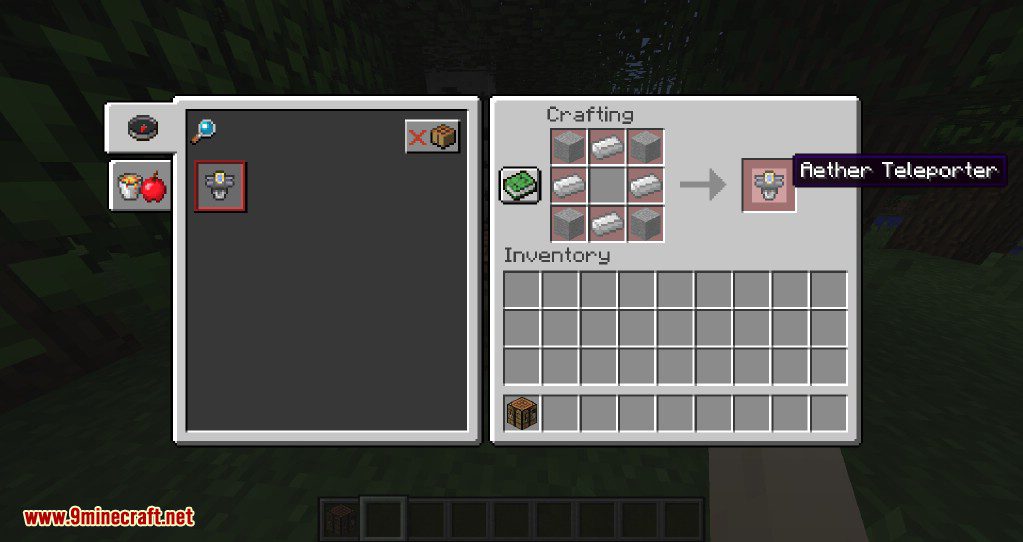Viewport: 1023px width, 542px height.
Task: Close the recipe book using the green book button
Action: point(520,186)
